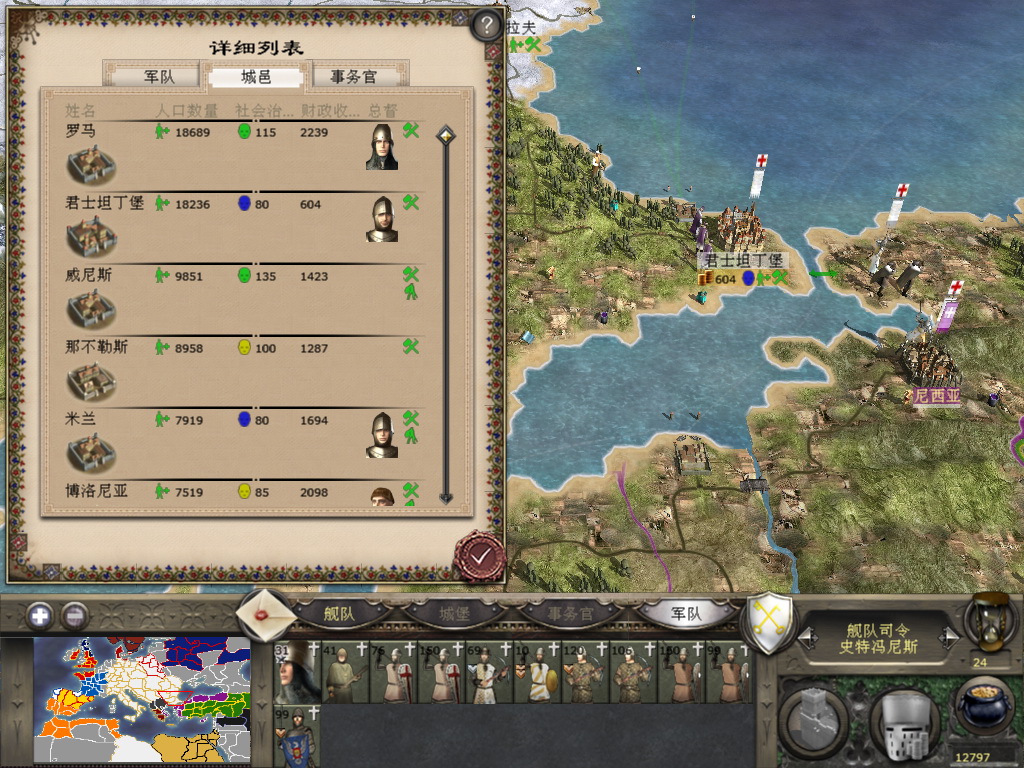Open the 城堡 tab on the bottom bar

[x=454, y=614]
